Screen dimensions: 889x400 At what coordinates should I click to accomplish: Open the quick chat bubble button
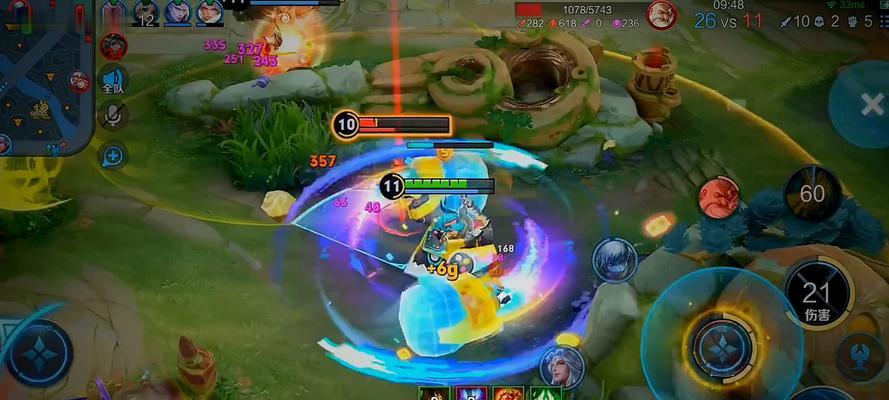pyautogui.click(x=113, y=155)
